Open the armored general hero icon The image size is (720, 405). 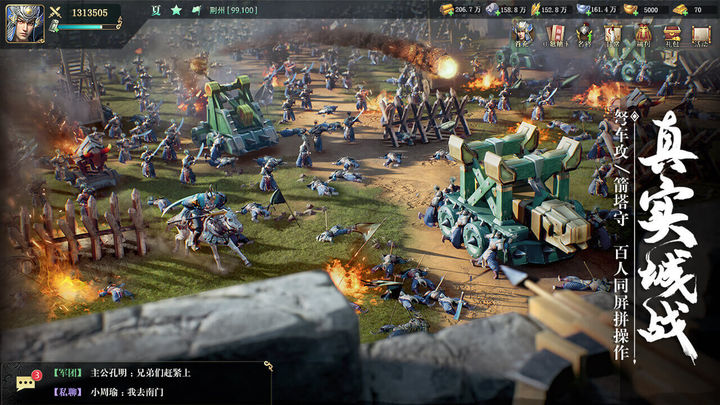pos(522,35)
